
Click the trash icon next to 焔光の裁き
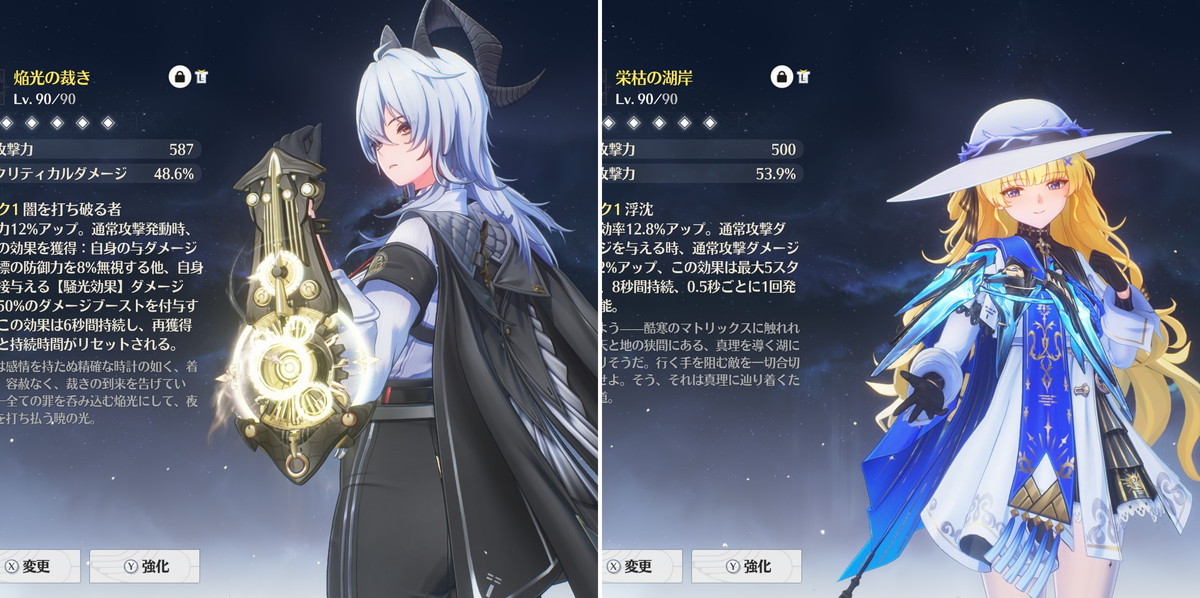(x=201, y=77)
